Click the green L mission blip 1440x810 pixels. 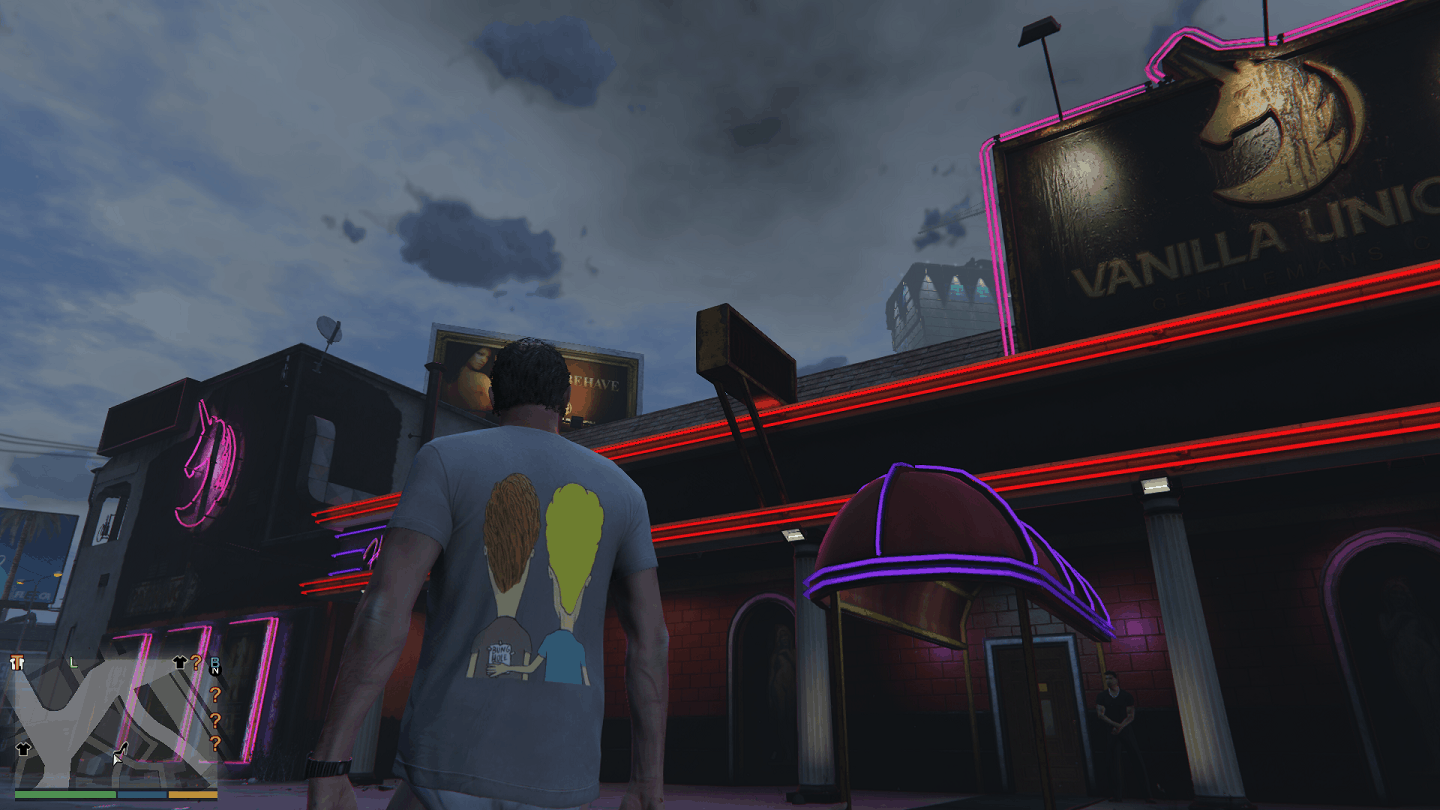click(x=72, y=662)
